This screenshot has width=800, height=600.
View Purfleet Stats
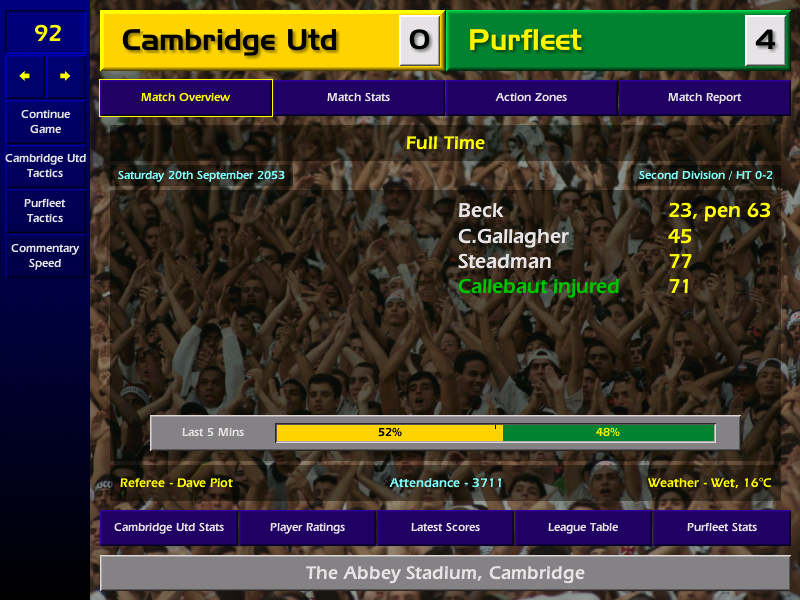click(721, 527)
